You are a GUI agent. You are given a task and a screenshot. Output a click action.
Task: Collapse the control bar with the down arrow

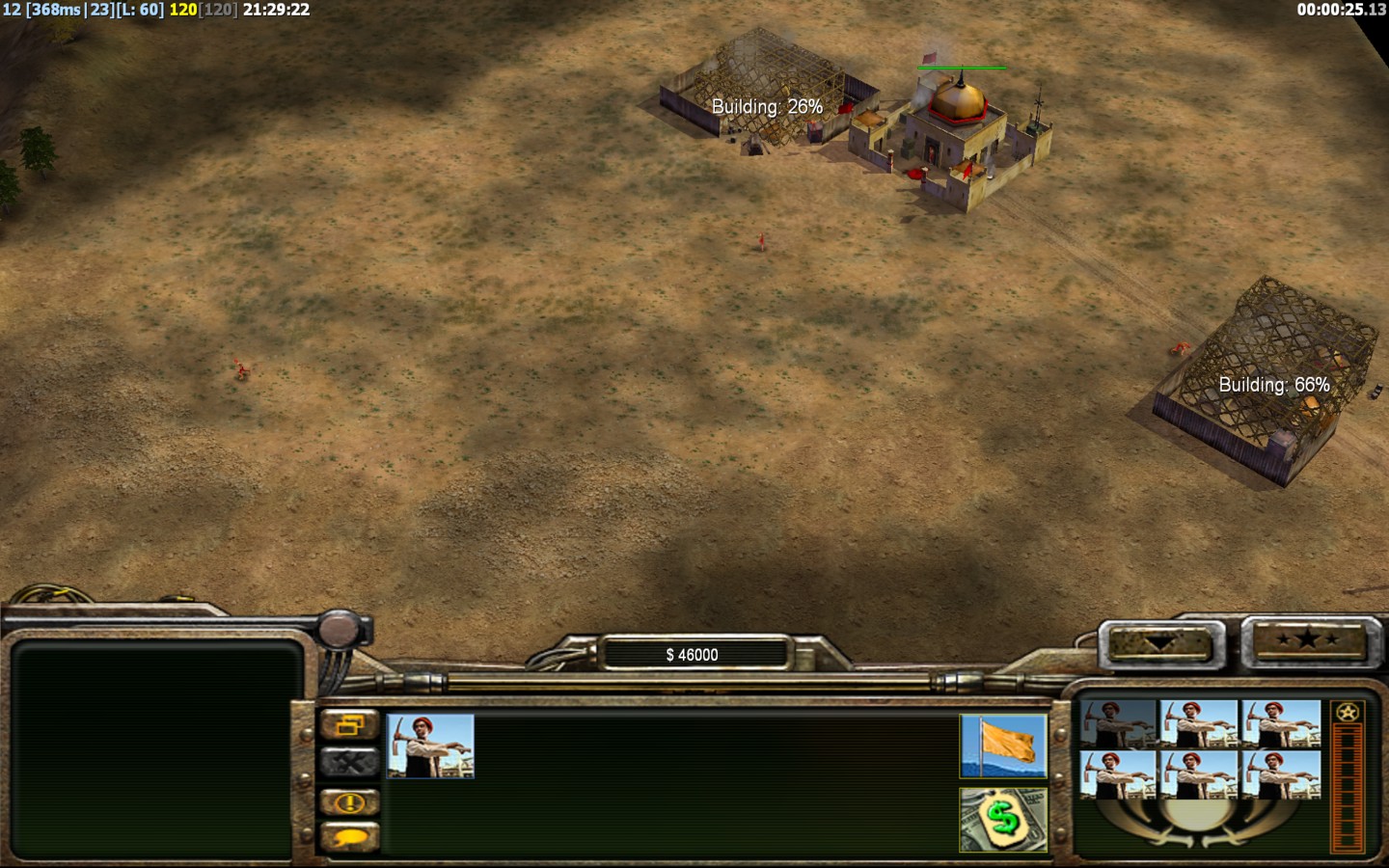(1158, 642)
